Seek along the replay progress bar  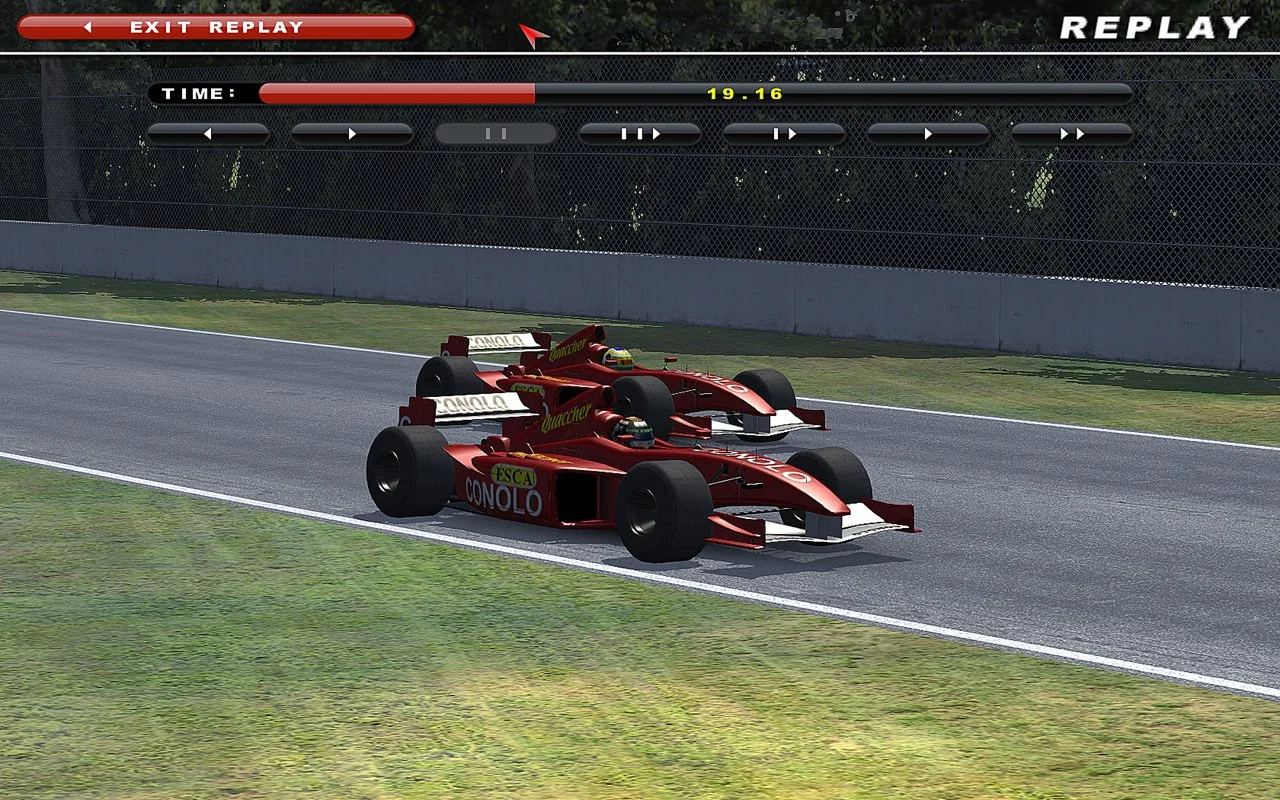[690, 92]
